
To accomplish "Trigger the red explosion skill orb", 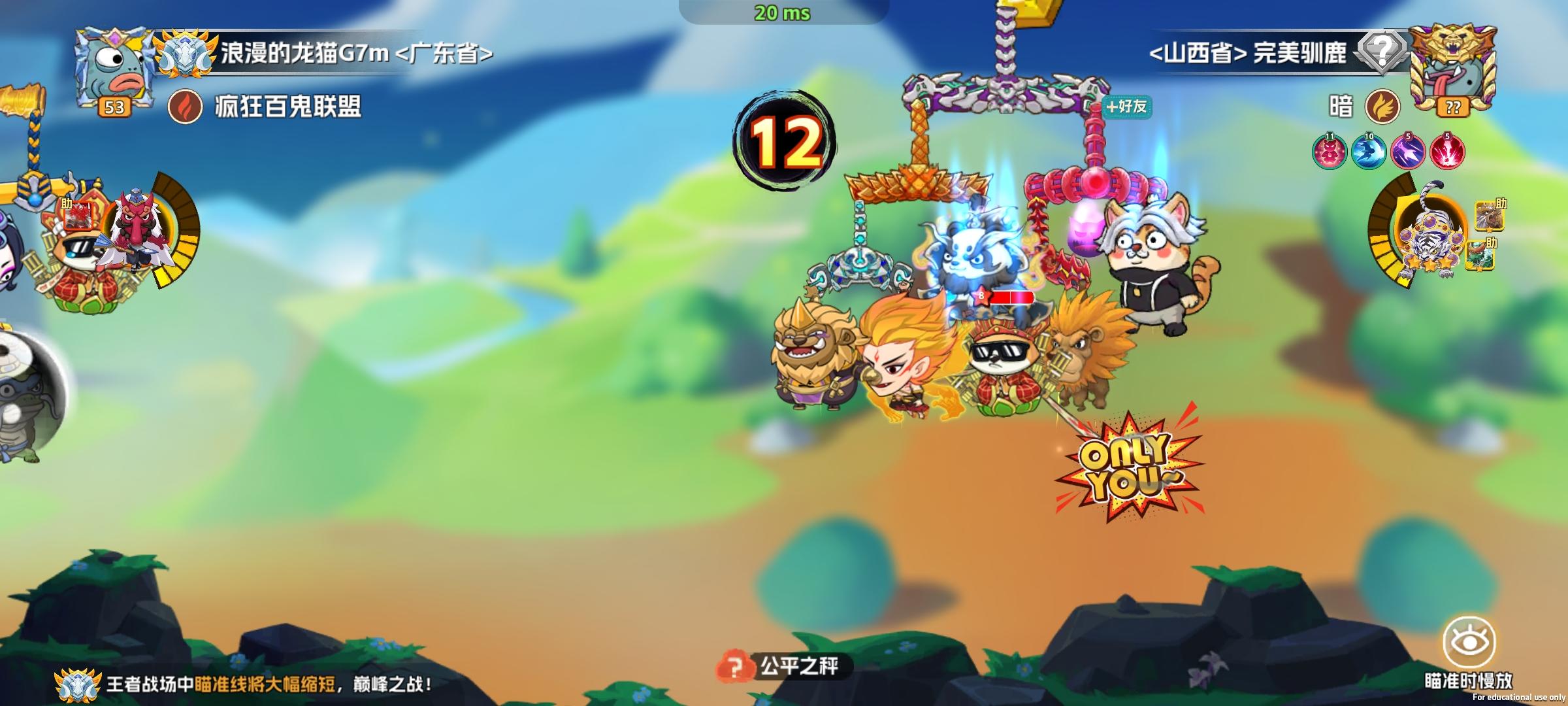I will pos(1448,152).
